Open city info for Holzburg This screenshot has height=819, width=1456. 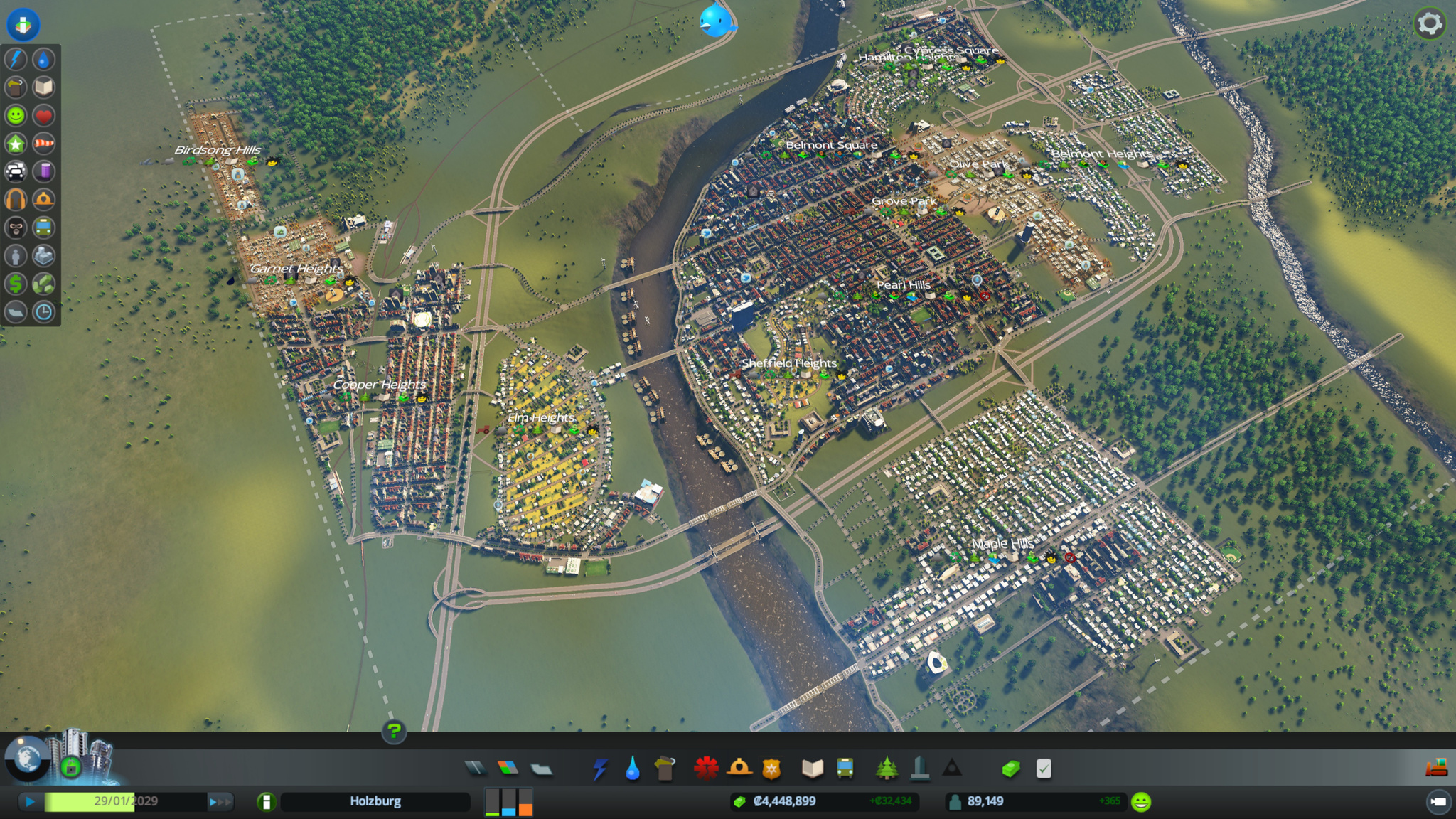click(x=375, y=801)
